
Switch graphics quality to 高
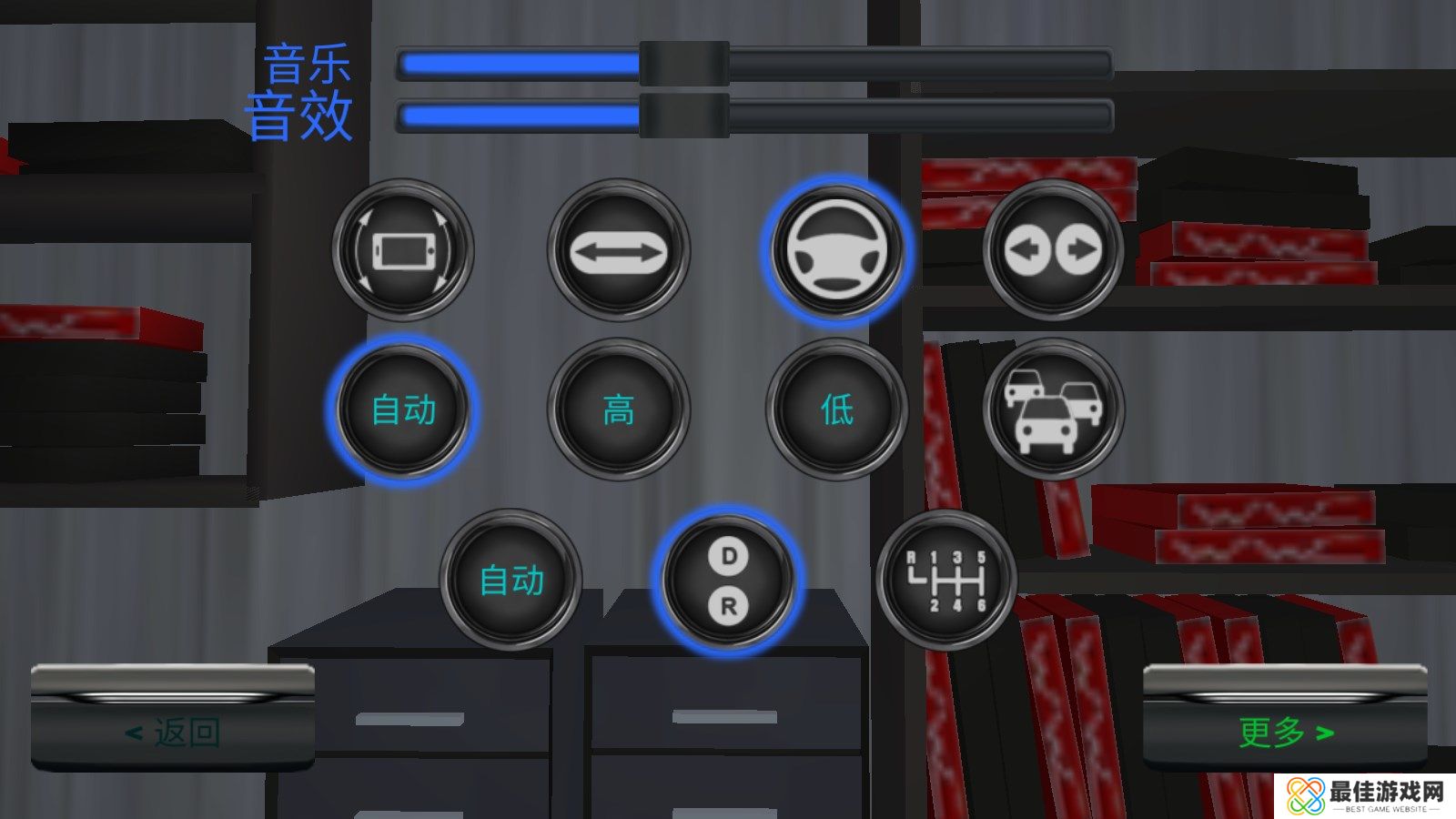[621, 410]
